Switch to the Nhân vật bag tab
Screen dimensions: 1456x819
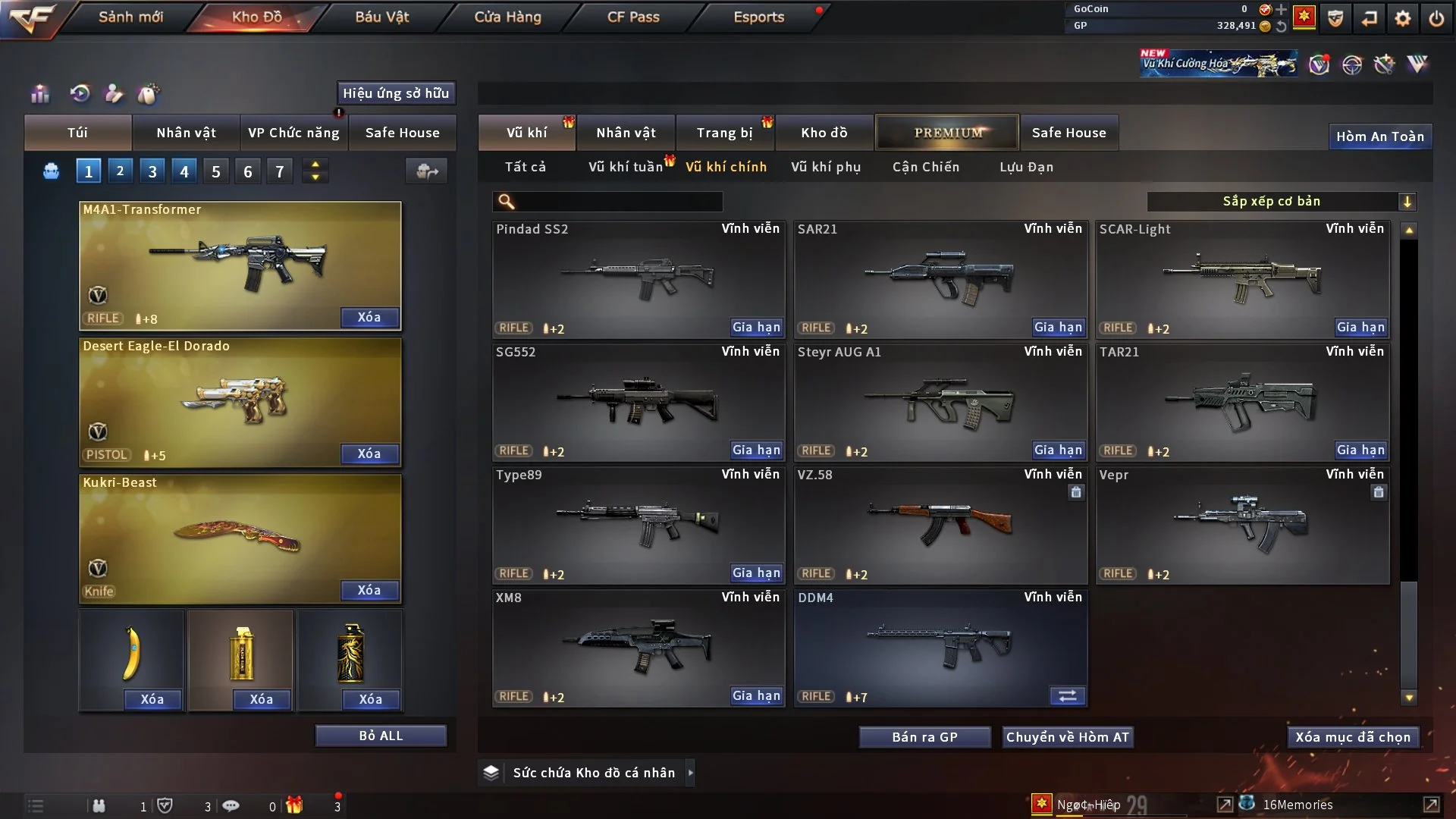pyautogui.click(x=186, y=133)
